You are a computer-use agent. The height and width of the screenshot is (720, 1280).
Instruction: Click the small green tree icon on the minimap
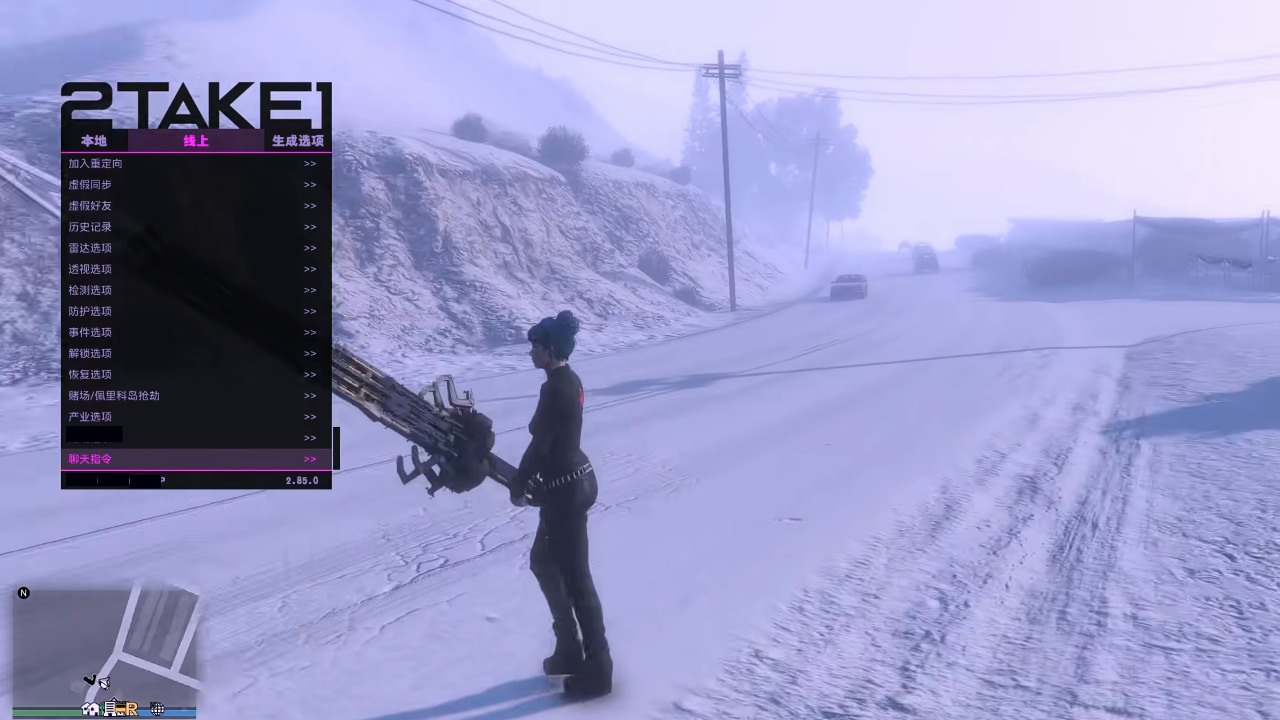coord(102,708)
